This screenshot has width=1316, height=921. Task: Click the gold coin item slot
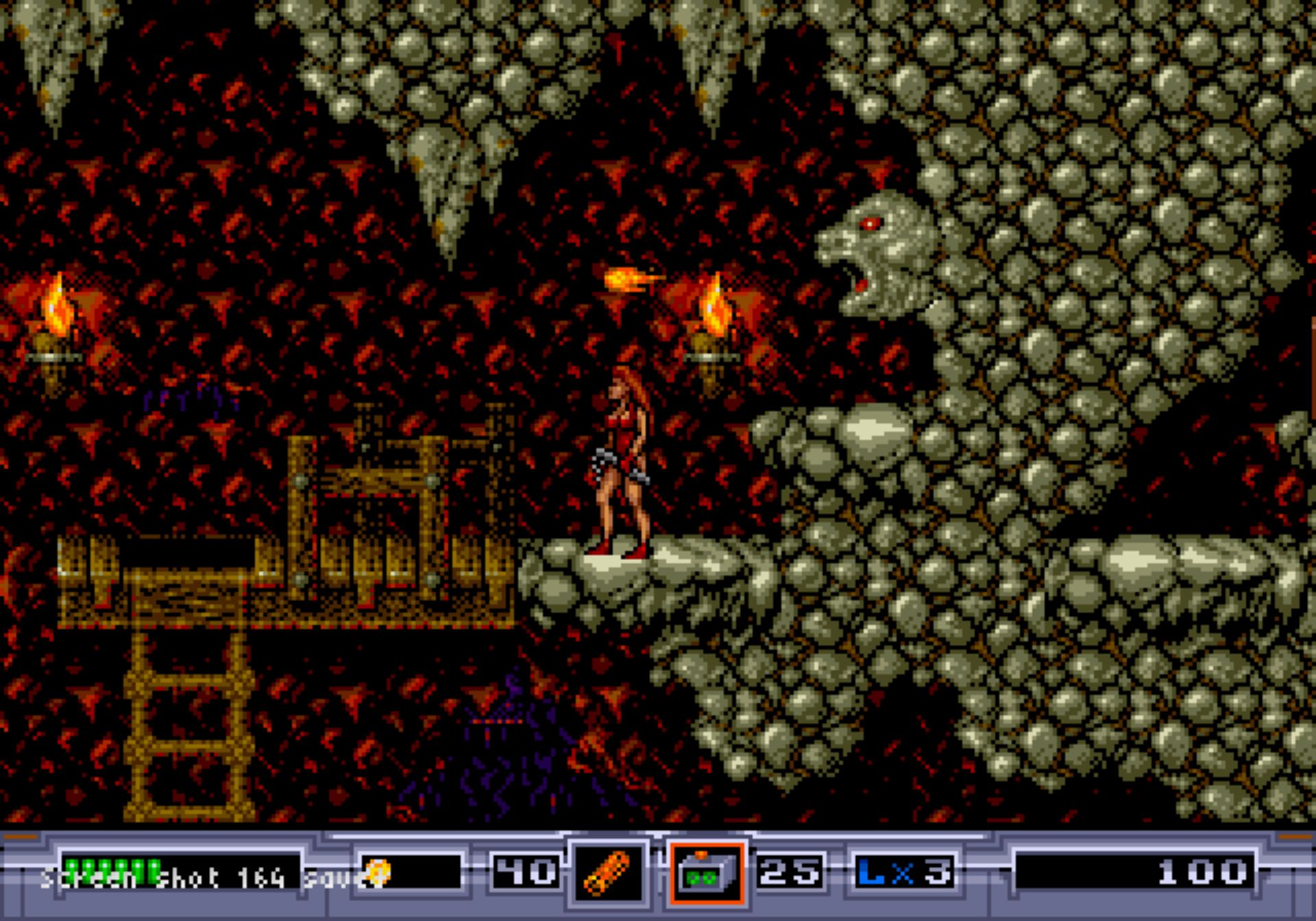(411, 872)
